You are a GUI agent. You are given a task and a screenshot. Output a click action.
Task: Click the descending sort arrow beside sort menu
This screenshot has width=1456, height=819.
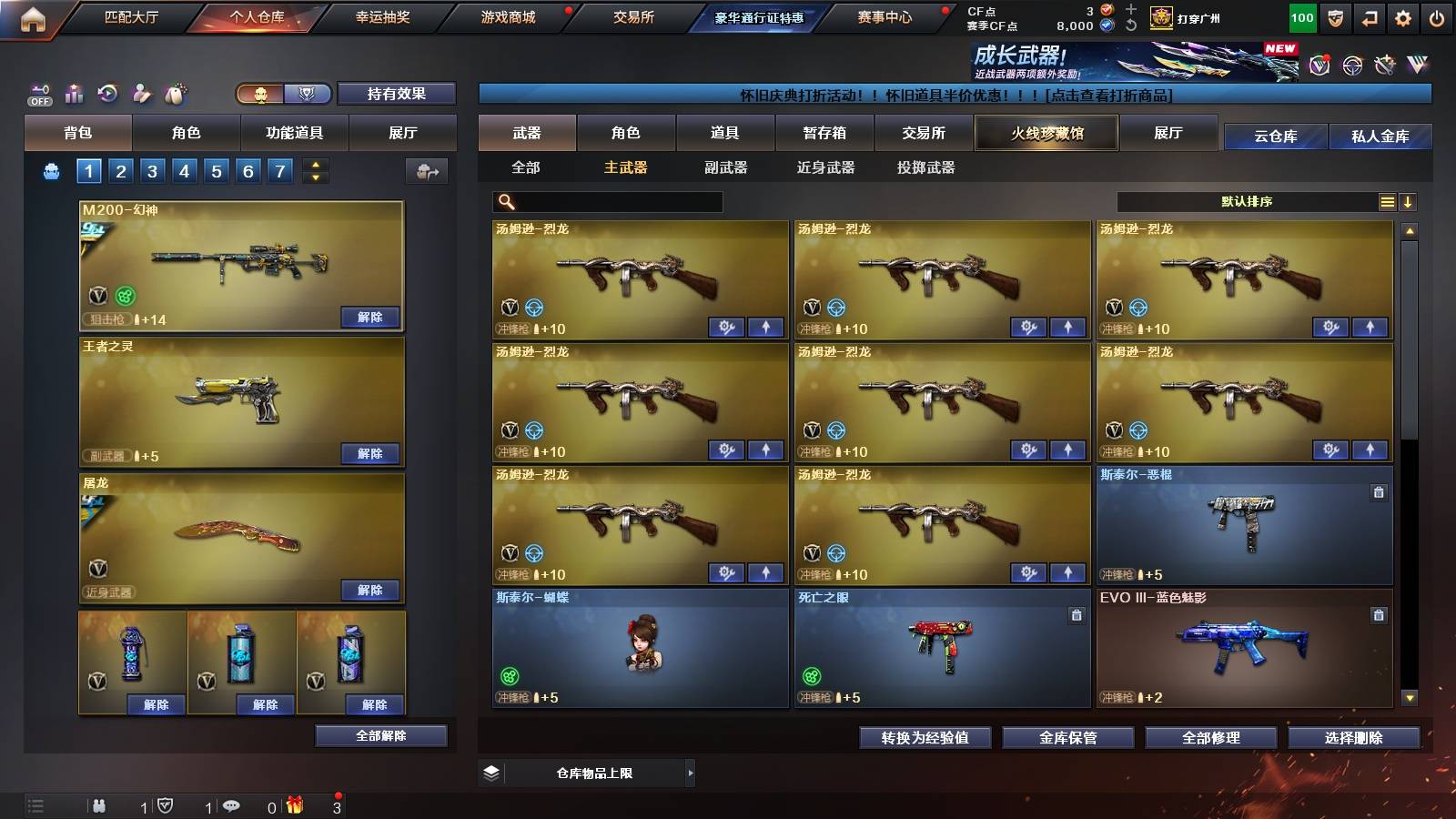[1410, 201]
